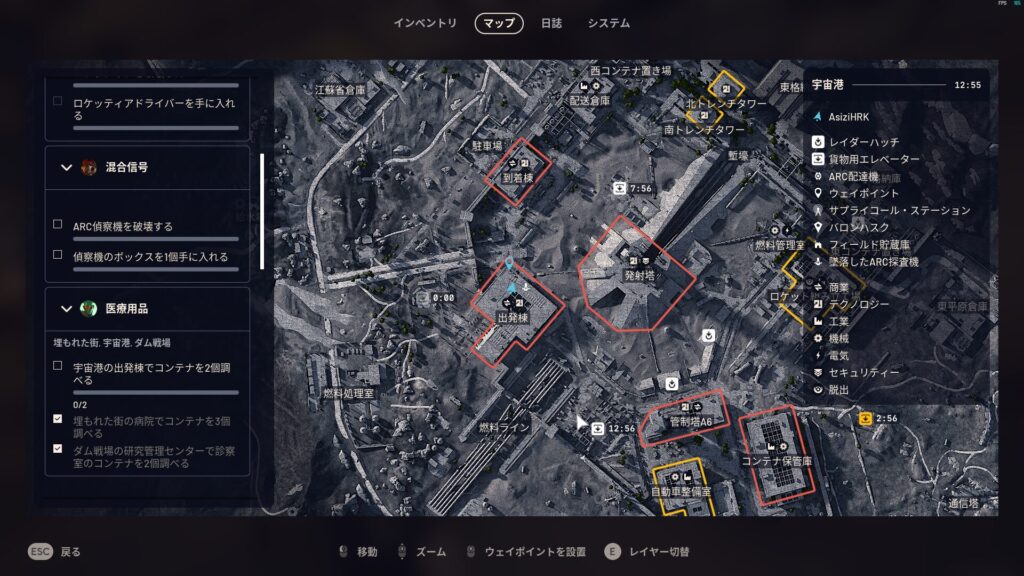Collapse the 医療用品 quest section
The width and height of the screenshot is (1024, 576).
click(x=66, y=308)
